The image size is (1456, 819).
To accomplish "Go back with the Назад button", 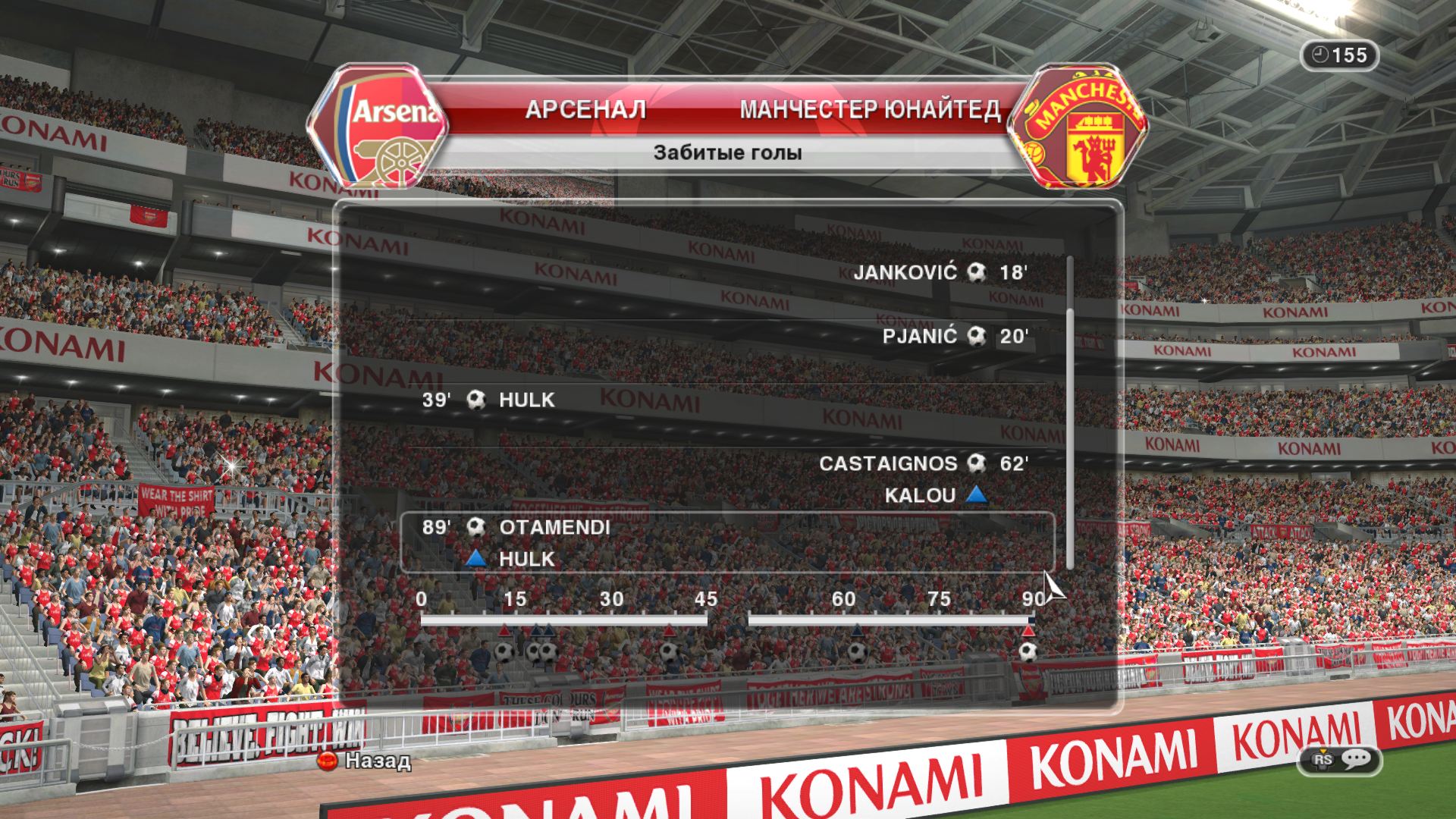I will coord(365,761).
